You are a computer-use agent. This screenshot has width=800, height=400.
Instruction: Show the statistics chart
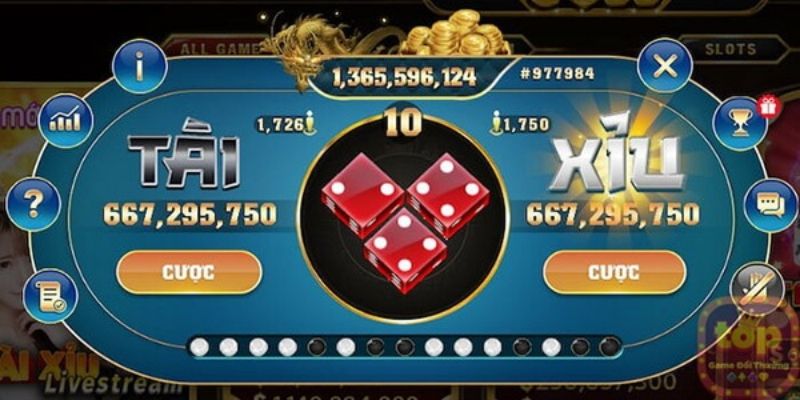click(66, 122)
